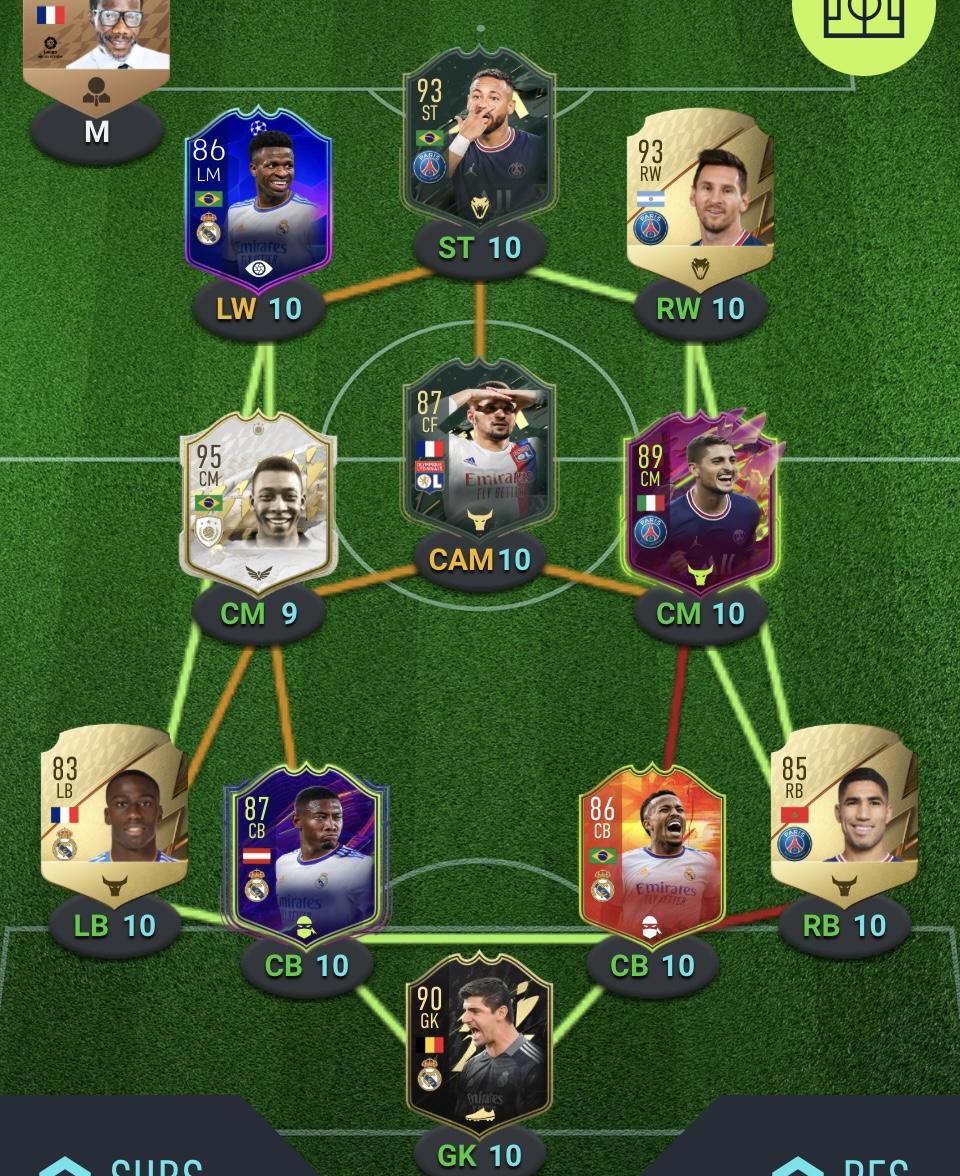960x1176 pixels.
Task: Open the Subs bench panel
Action: pyautogui.click(x=120, y=1160)
